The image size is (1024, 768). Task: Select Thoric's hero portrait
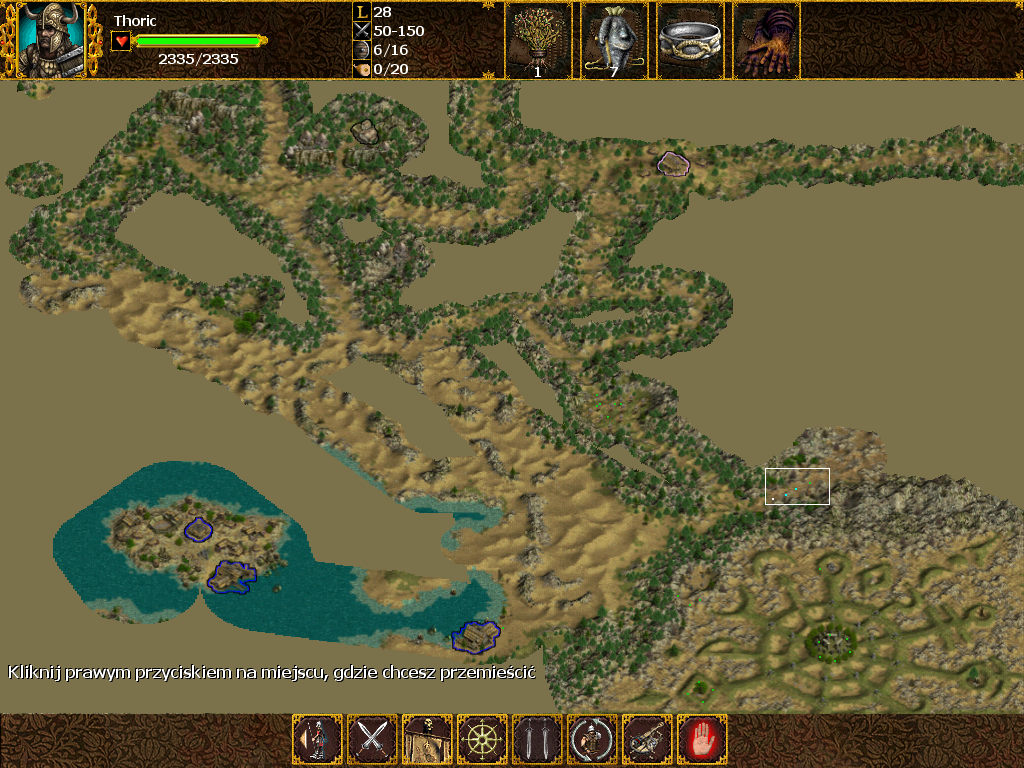pos(52,40)
